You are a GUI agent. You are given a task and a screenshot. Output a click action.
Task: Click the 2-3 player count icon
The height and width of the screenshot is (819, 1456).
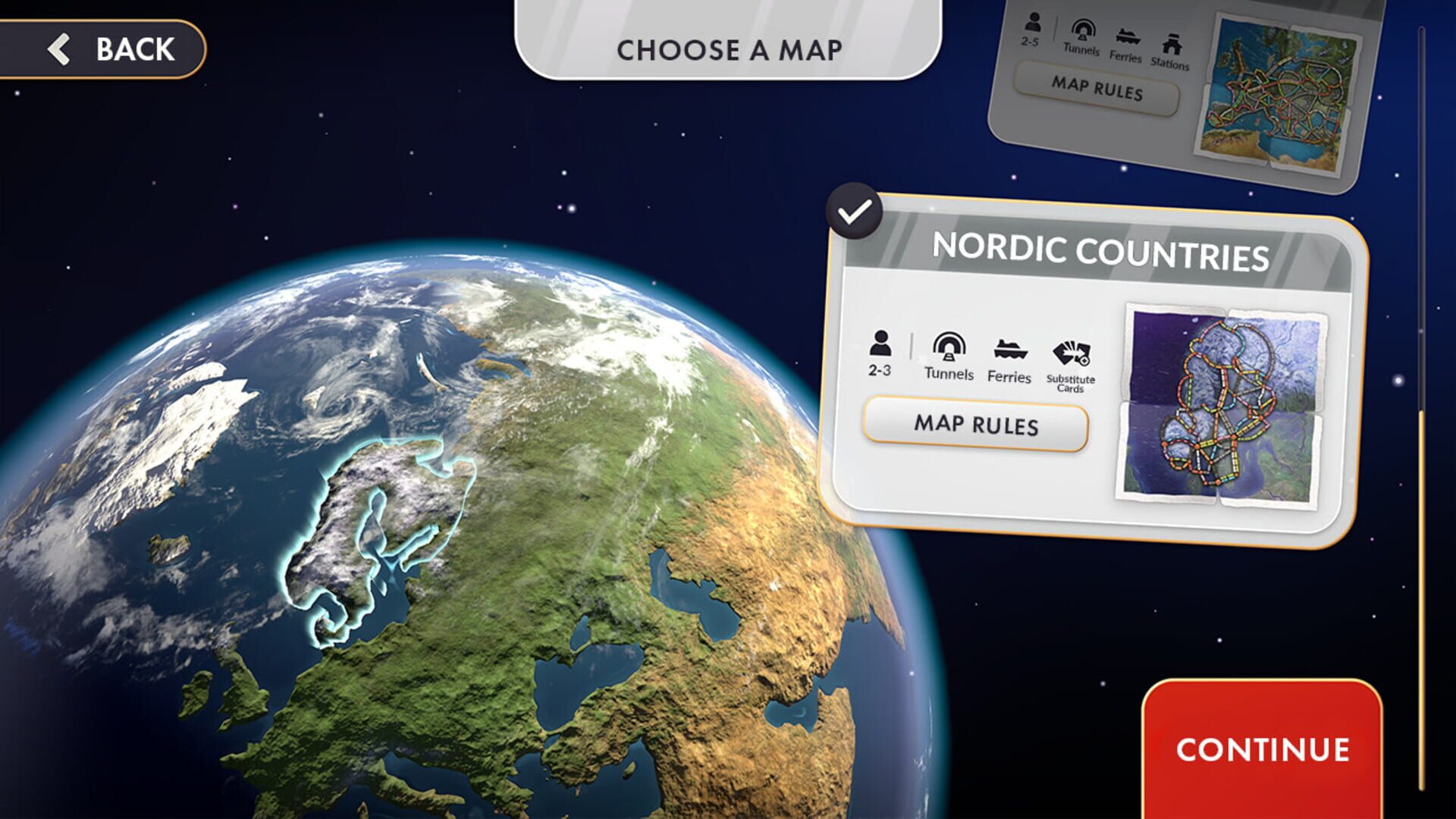point(880,353)
